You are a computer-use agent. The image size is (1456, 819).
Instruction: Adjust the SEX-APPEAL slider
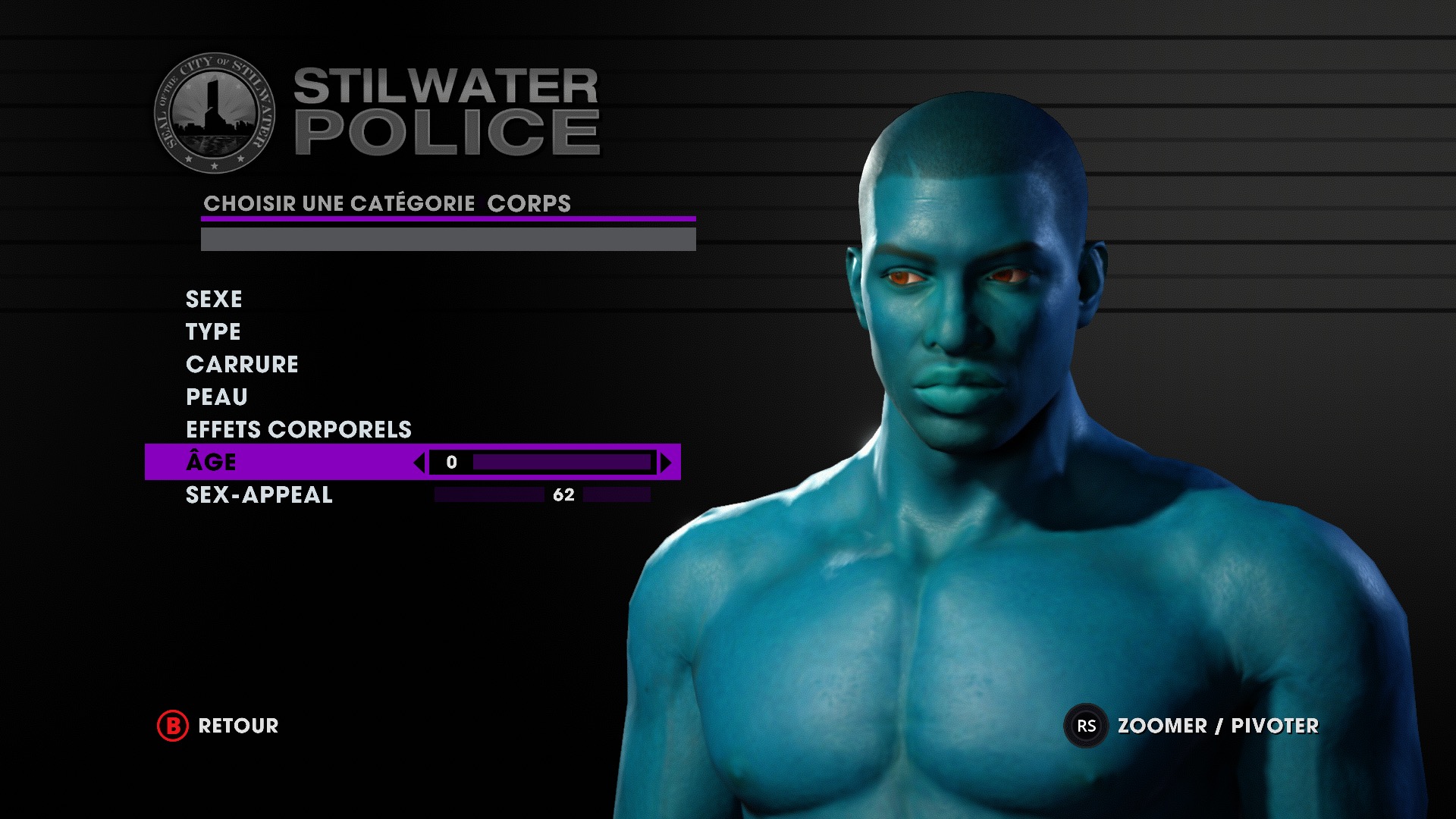[x=542, y=495]
